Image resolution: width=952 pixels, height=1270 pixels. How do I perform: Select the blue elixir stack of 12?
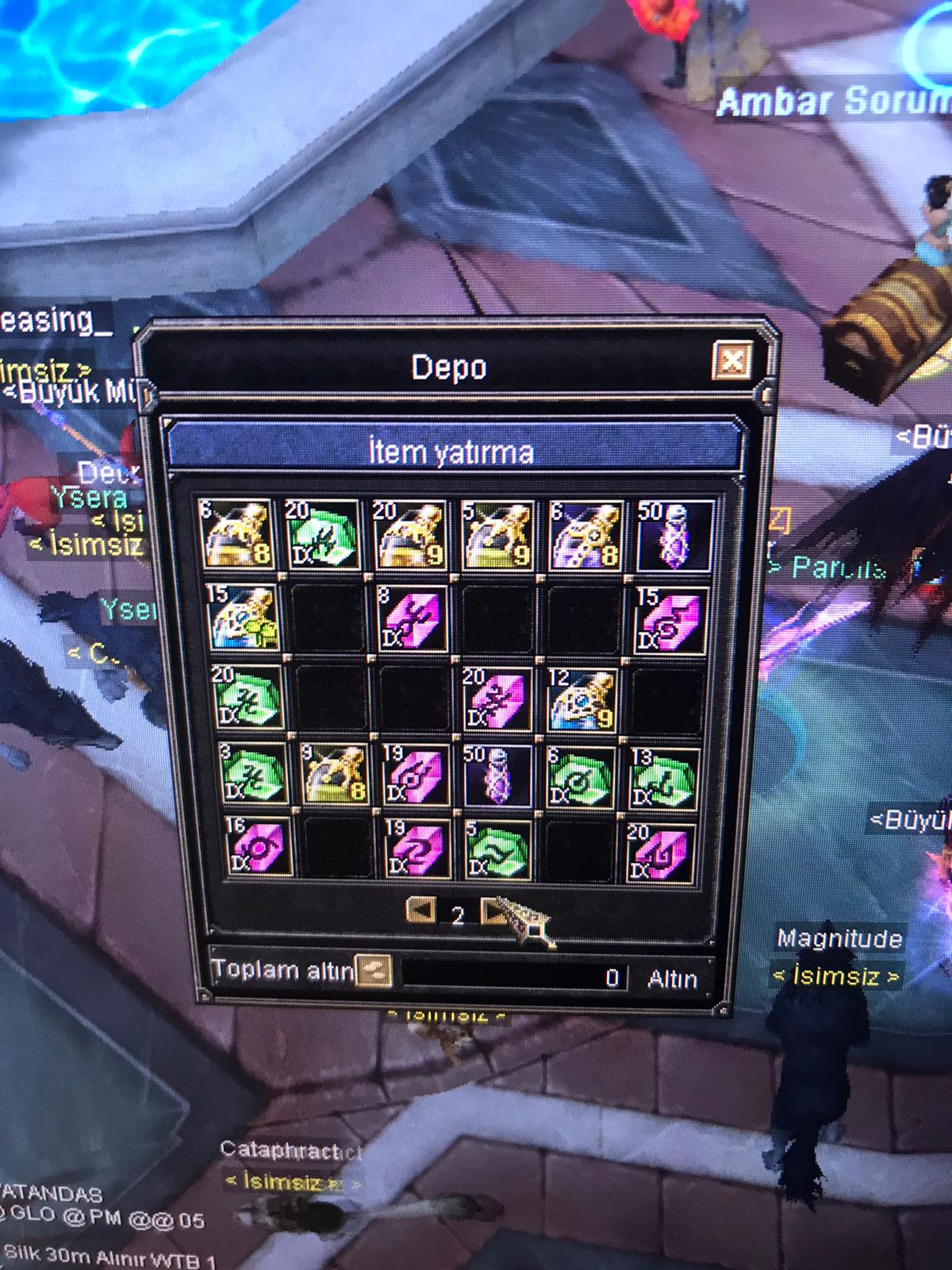(x=583, y=698)
